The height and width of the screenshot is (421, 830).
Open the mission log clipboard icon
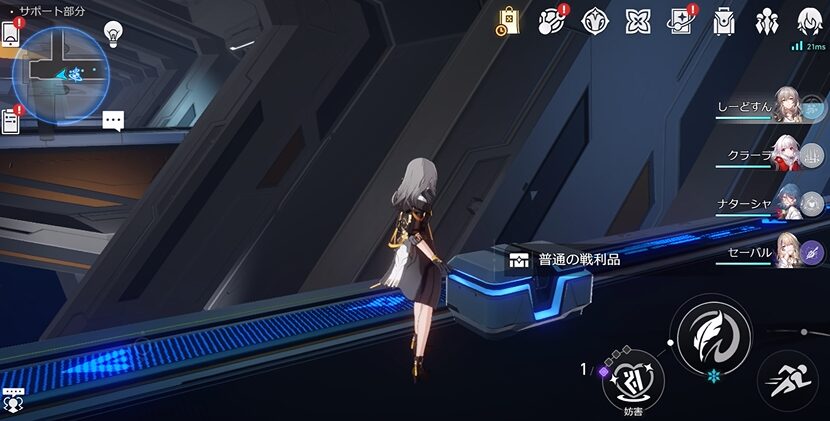point(11,120)
